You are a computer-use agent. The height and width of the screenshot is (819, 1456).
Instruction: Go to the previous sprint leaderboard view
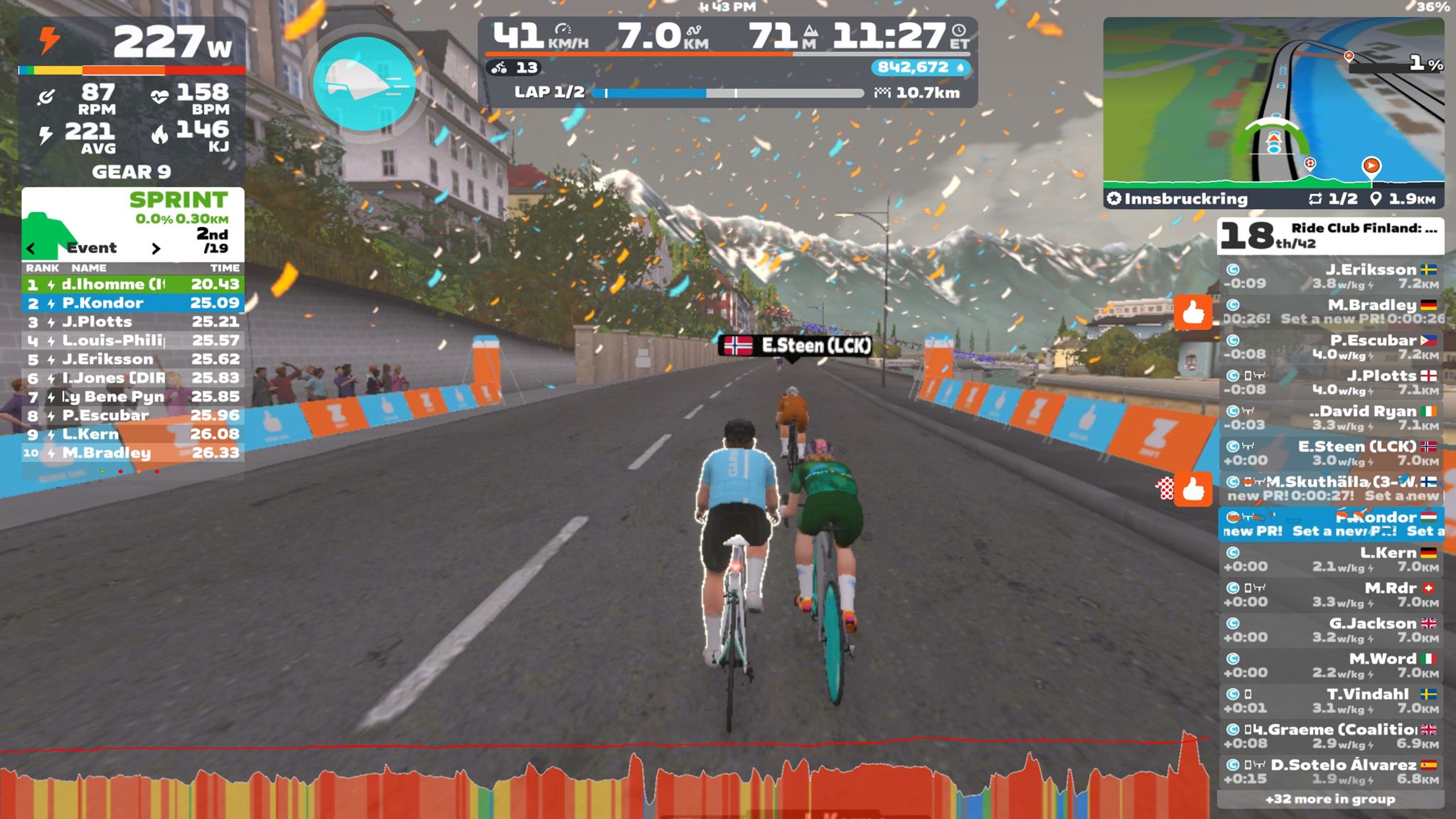(31, 248)
